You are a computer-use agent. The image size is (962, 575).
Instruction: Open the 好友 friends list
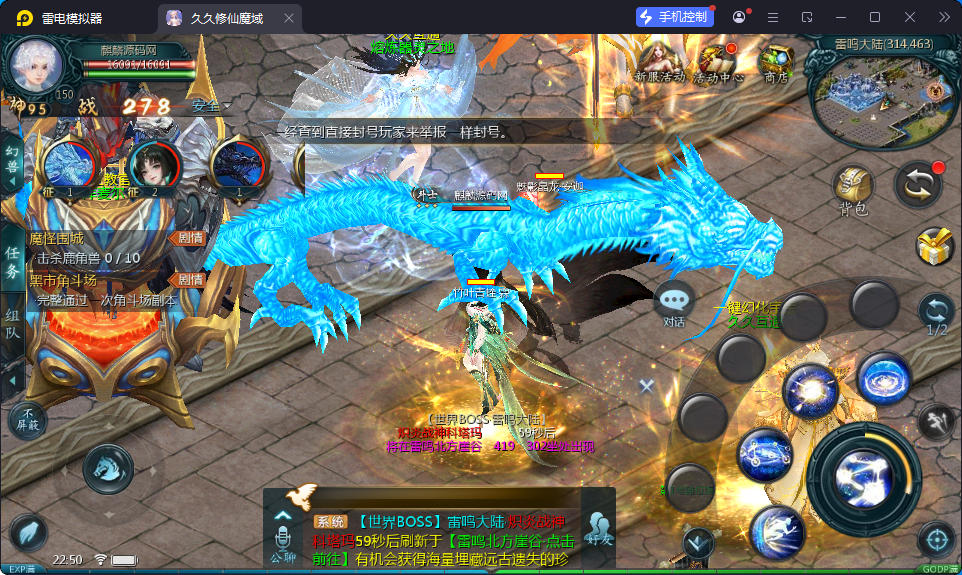tap(598, 530)
